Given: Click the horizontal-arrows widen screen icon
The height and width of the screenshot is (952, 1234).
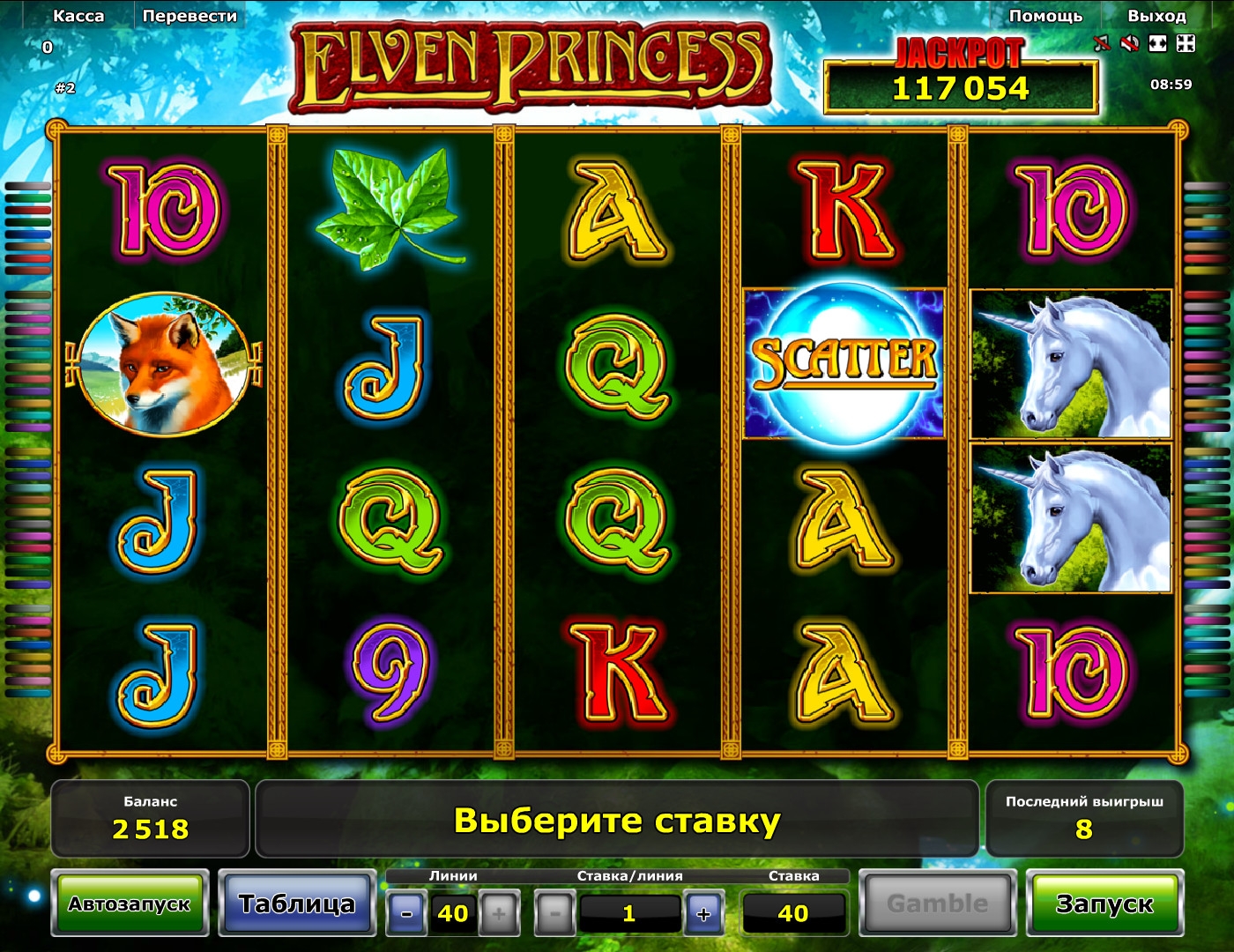Looking at the screenshot, I should pos(1158,43).
